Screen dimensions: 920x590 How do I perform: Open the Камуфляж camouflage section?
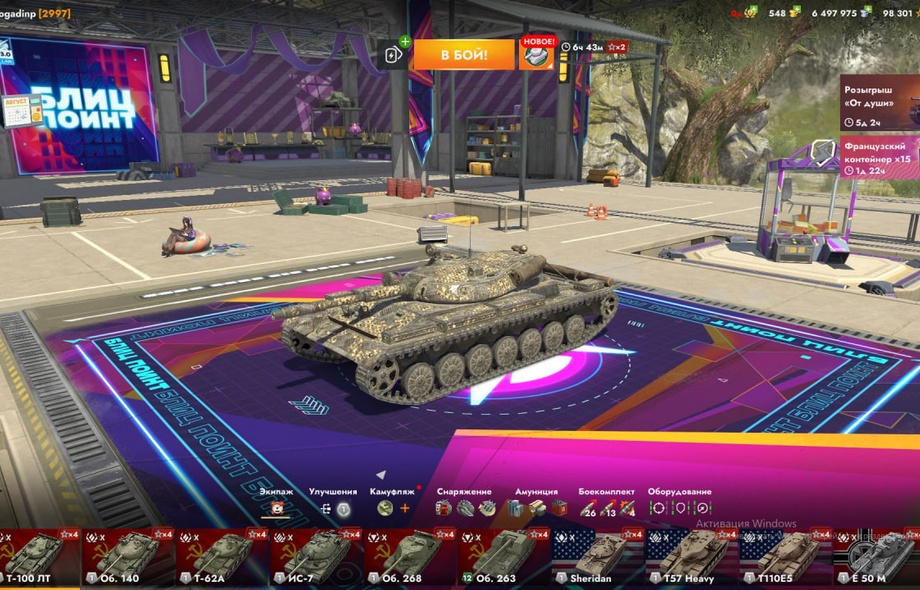coord(393,507)
